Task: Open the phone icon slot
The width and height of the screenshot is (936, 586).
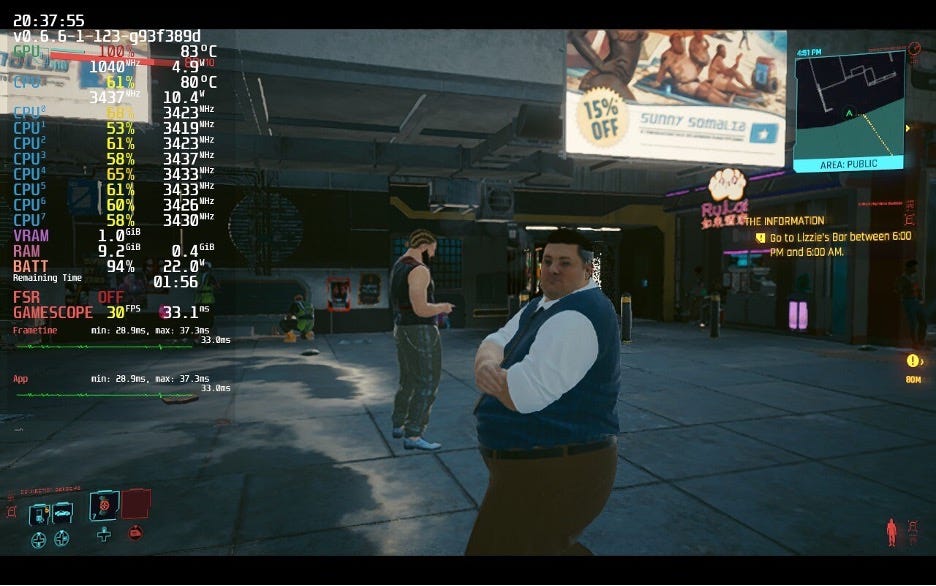Action: tap(39, 514)
